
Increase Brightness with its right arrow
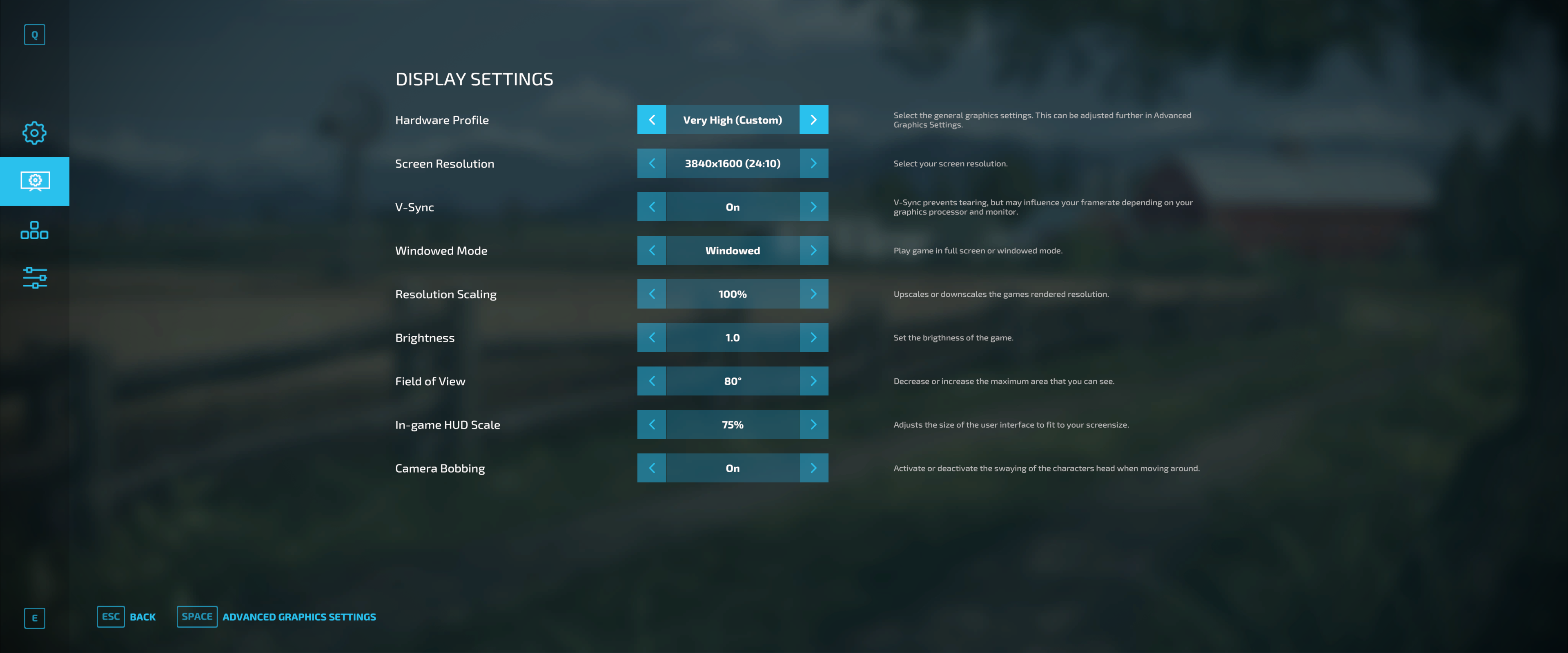point(815,337)
